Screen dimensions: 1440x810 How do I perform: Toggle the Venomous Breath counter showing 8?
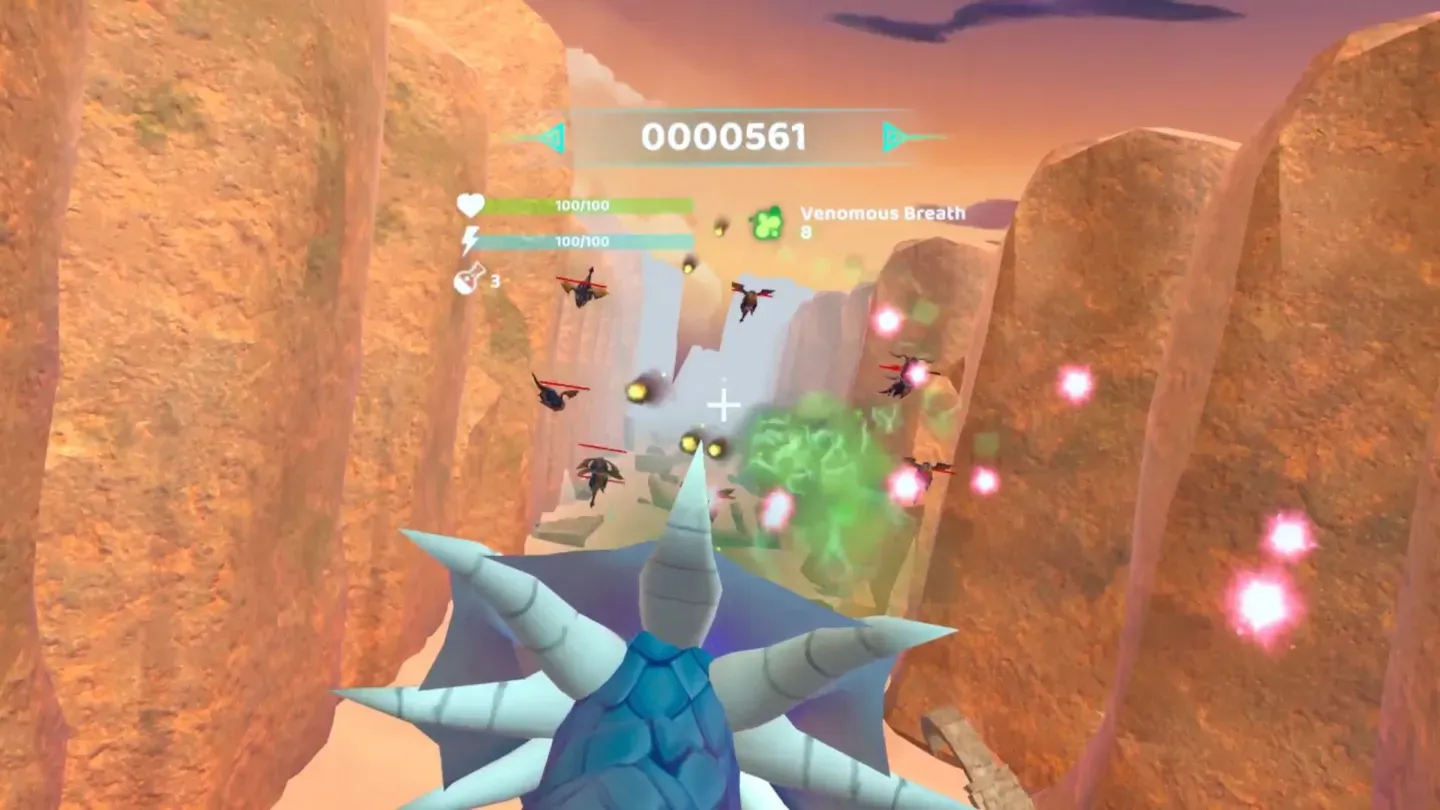[x=808, y=230]
